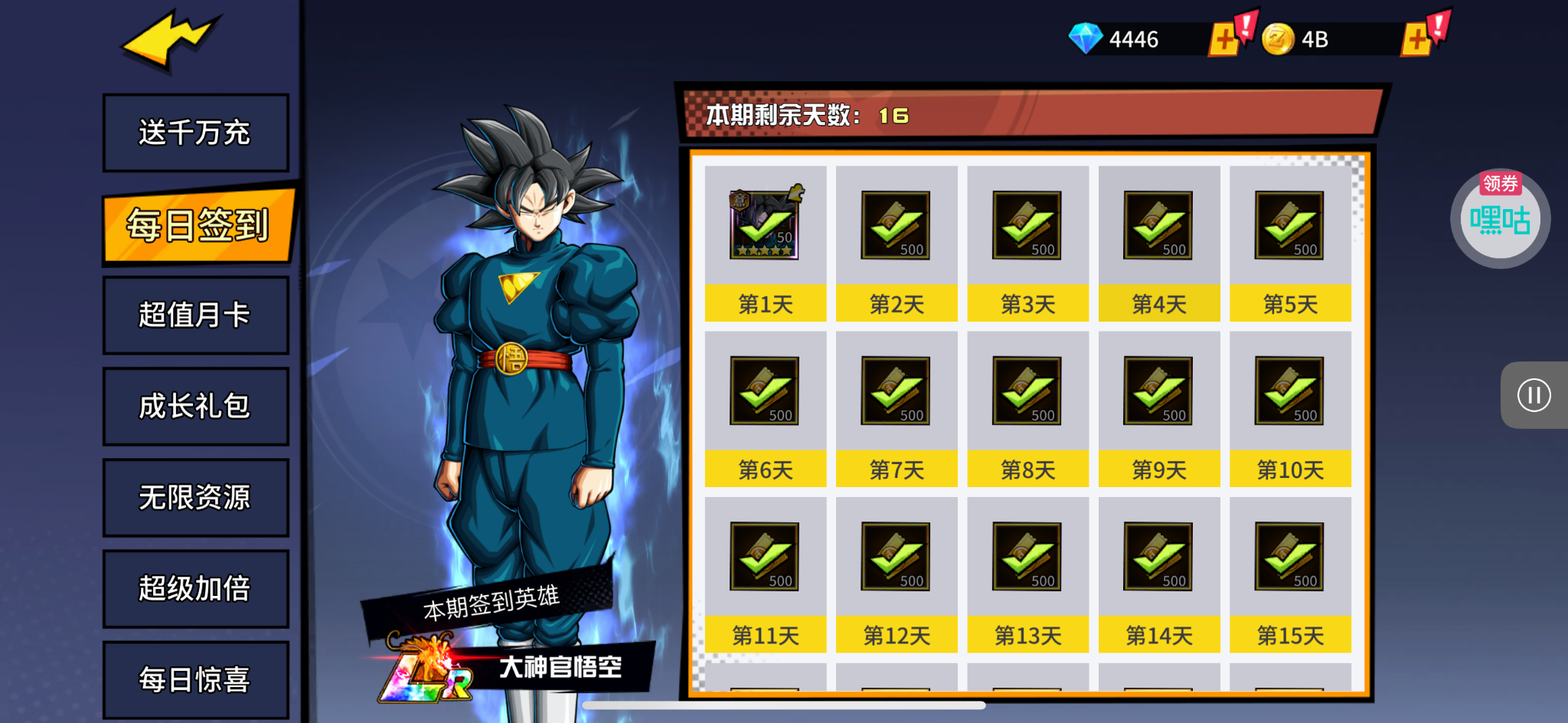Open the 送千万充 menu tab

(195, 132)
